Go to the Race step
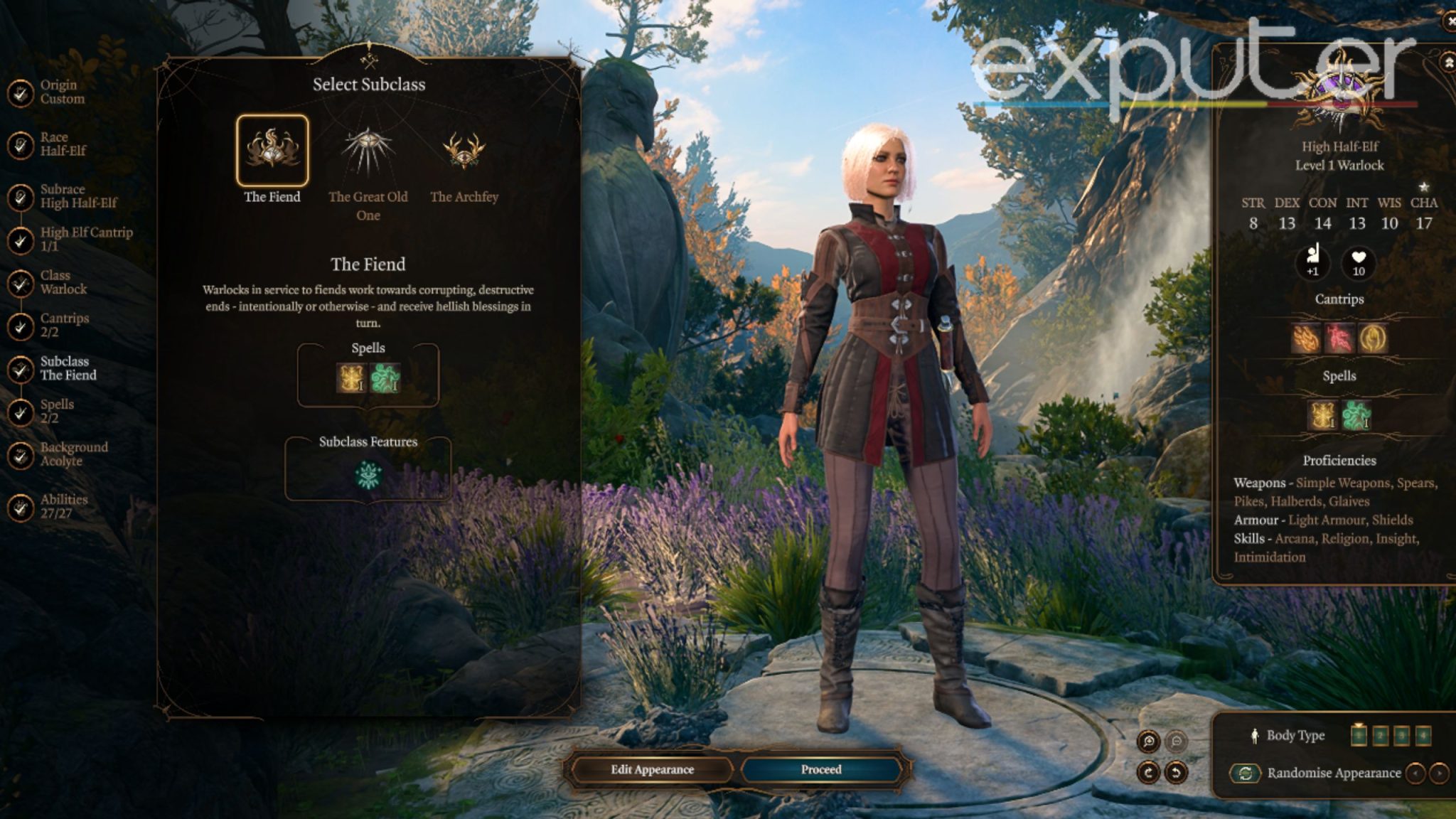Image resolution: width=1456 pixels, height=819 pixels. coord(63,144)
